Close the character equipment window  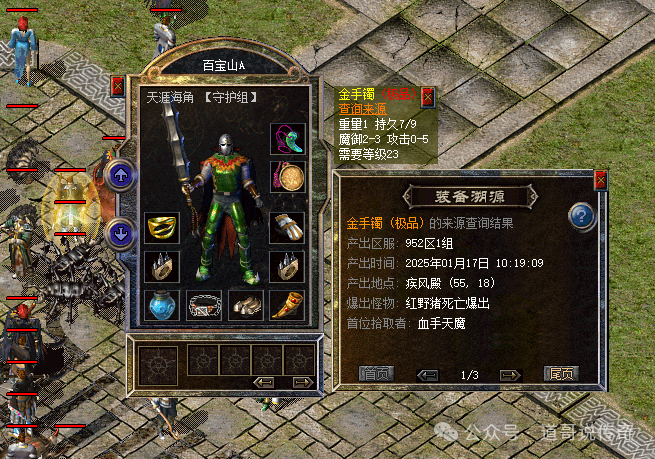click(117, 86)
